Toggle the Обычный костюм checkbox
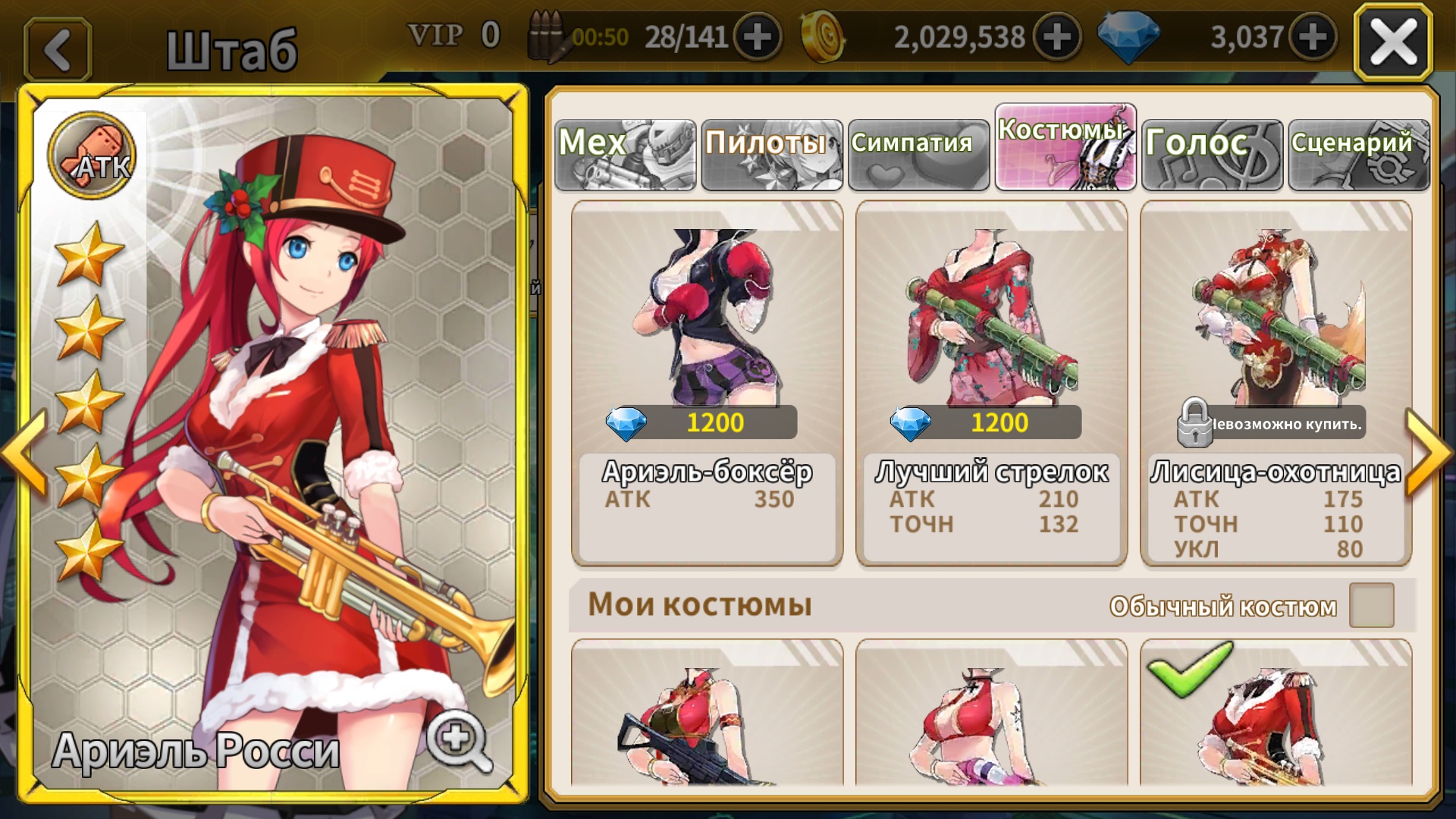This screenshot has height=819, width=1456. pos(1371,605)
